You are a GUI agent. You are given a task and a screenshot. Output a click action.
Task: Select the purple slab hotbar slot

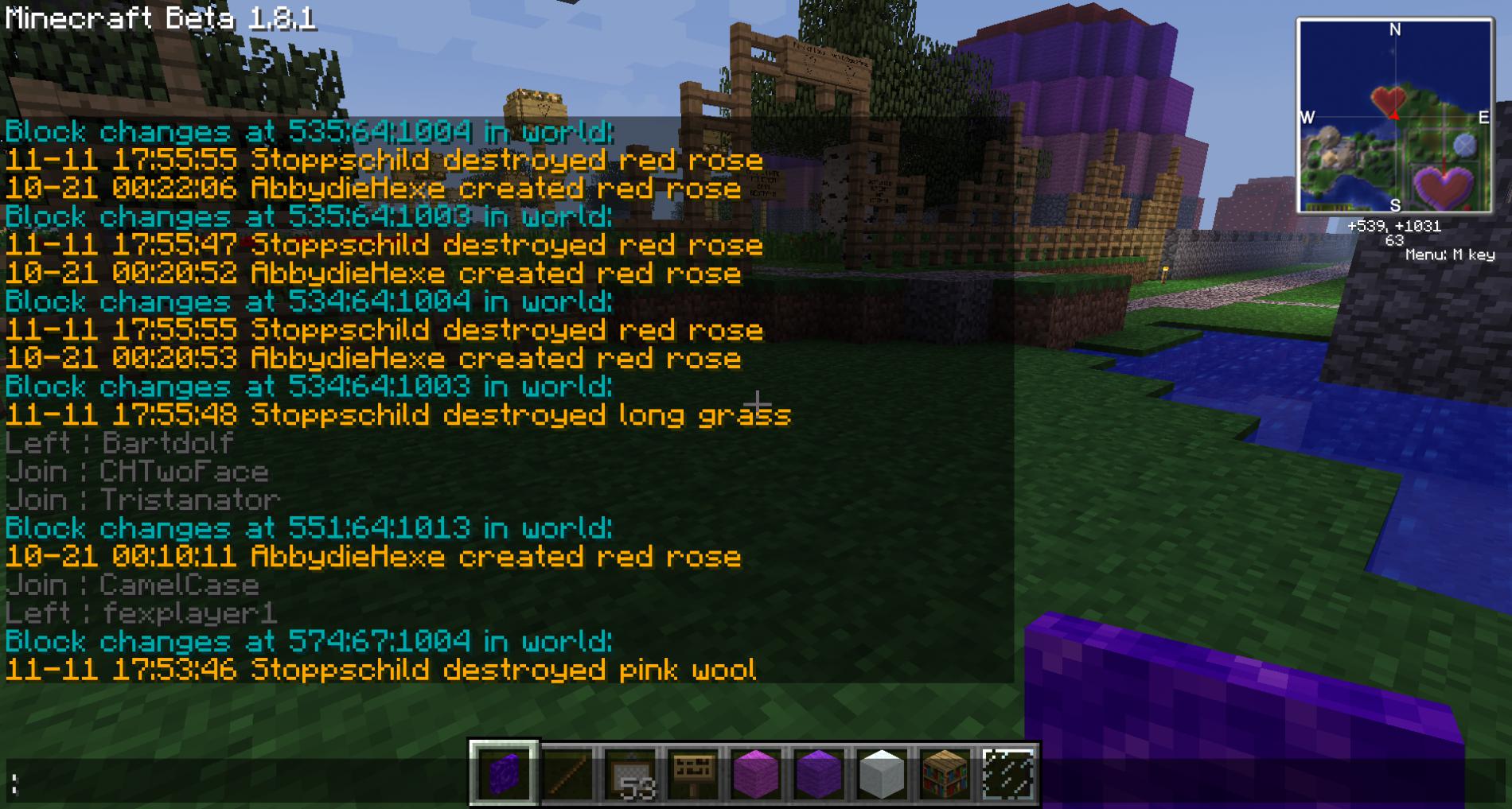pos(504,773)
